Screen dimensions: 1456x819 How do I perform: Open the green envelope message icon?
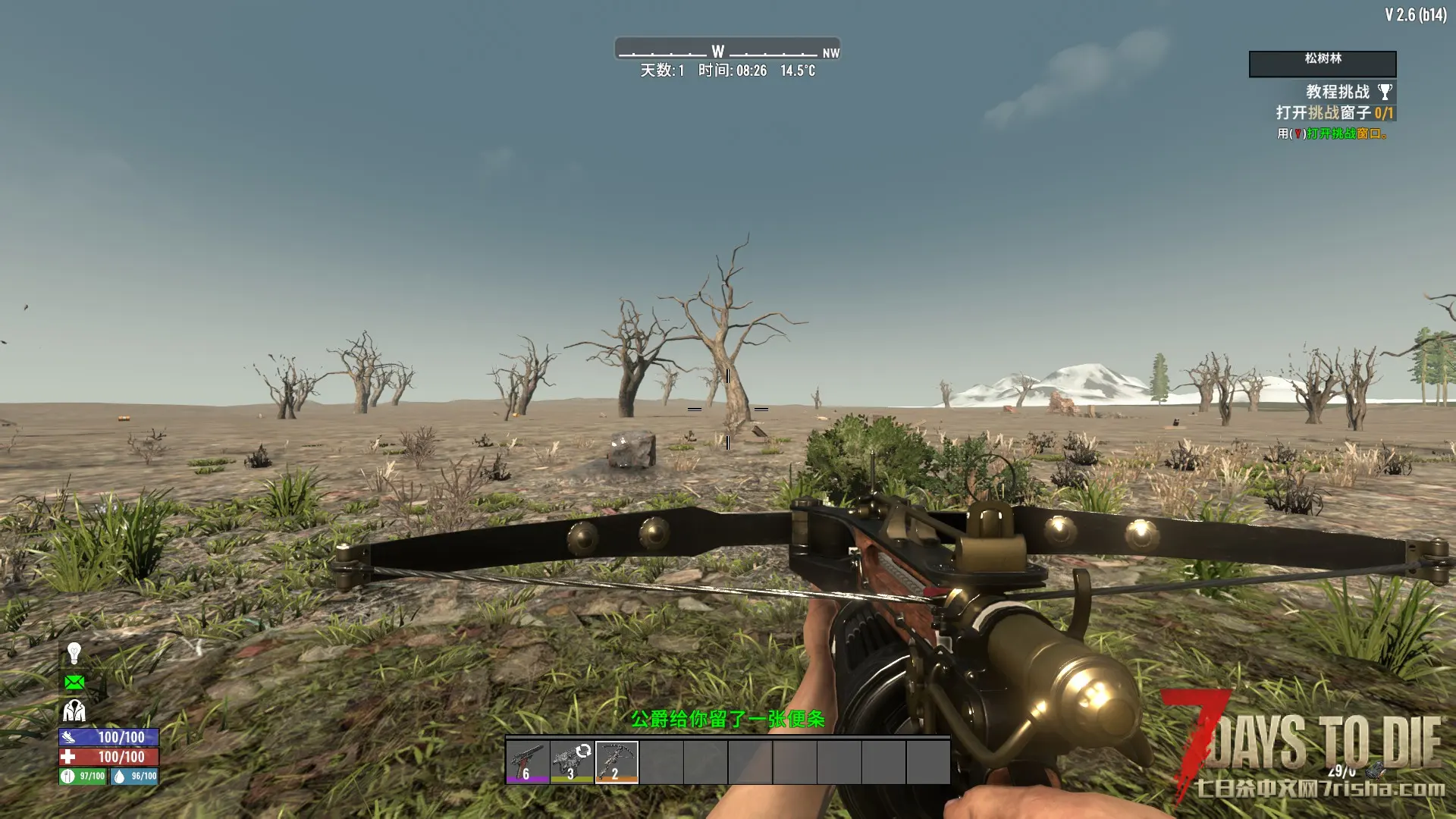coord(74,682)
